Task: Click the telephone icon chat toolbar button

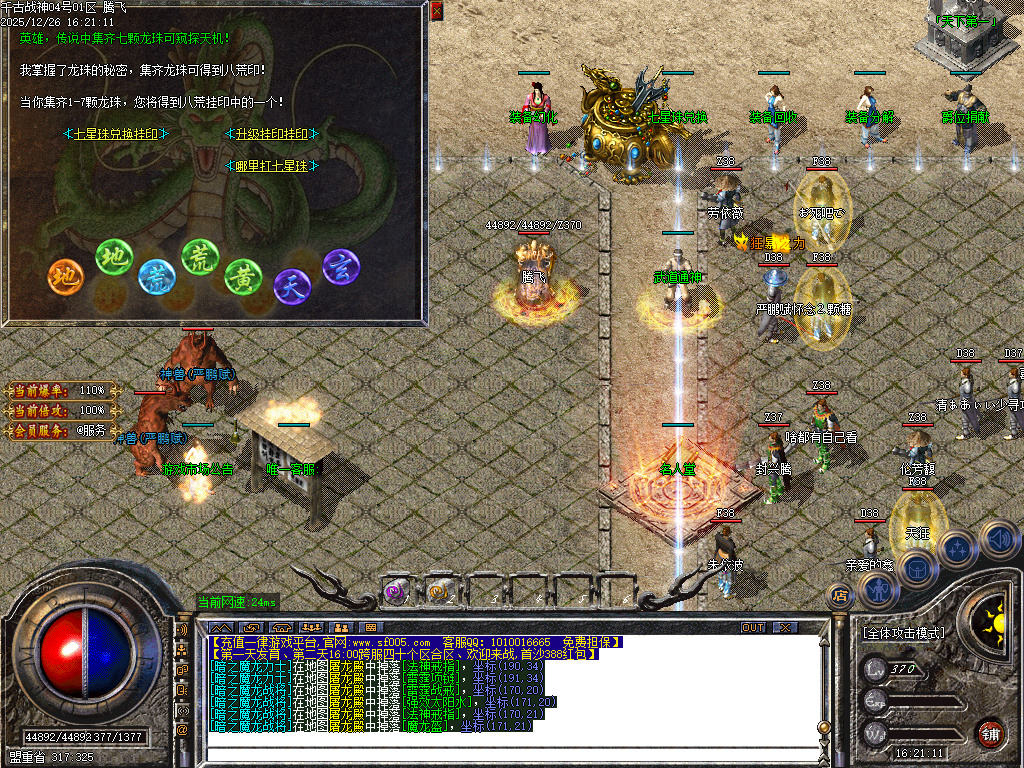Action: click(280, 627)
